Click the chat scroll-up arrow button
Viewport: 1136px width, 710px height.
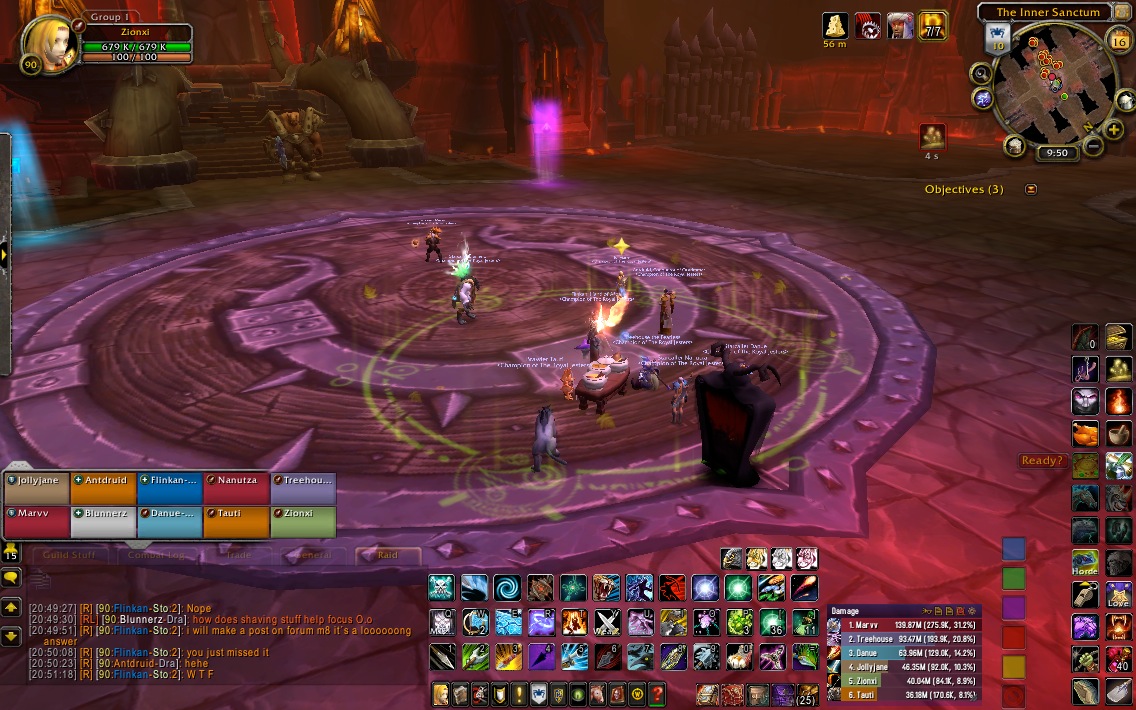coord(11,606)
